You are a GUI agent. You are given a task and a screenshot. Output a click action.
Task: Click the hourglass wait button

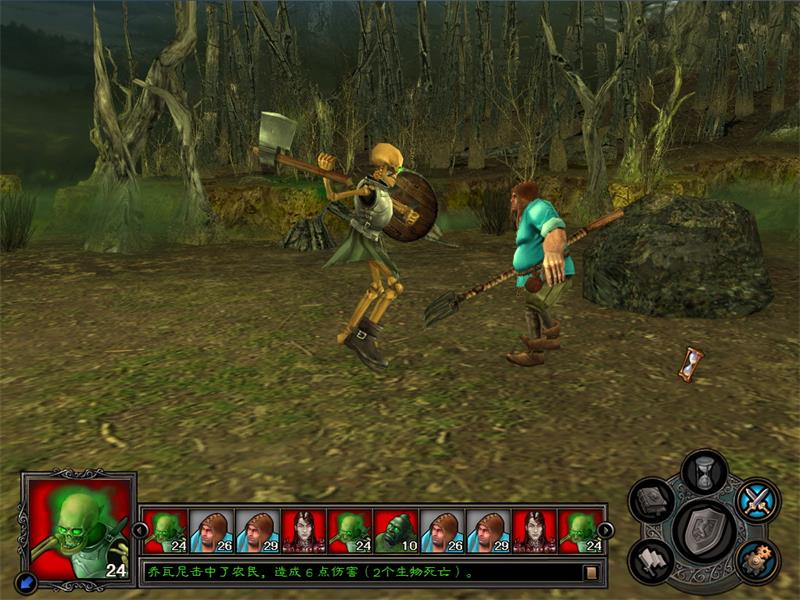(x=704, y=471)
